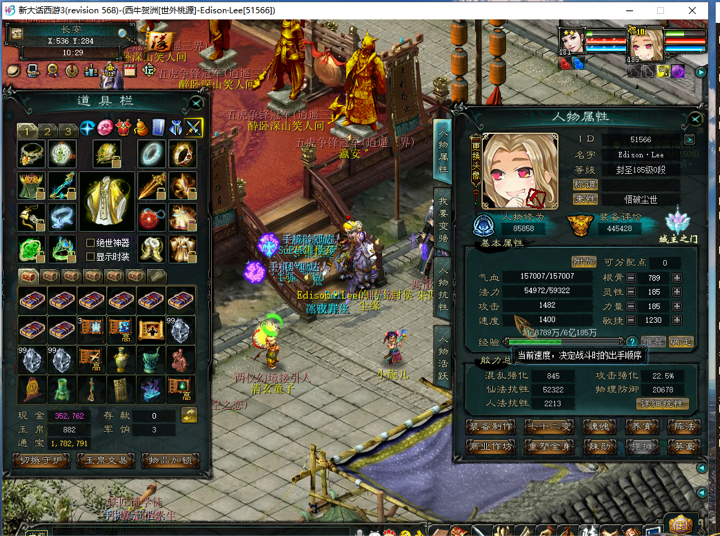Click the experience bar help question mark

[632, 342]
